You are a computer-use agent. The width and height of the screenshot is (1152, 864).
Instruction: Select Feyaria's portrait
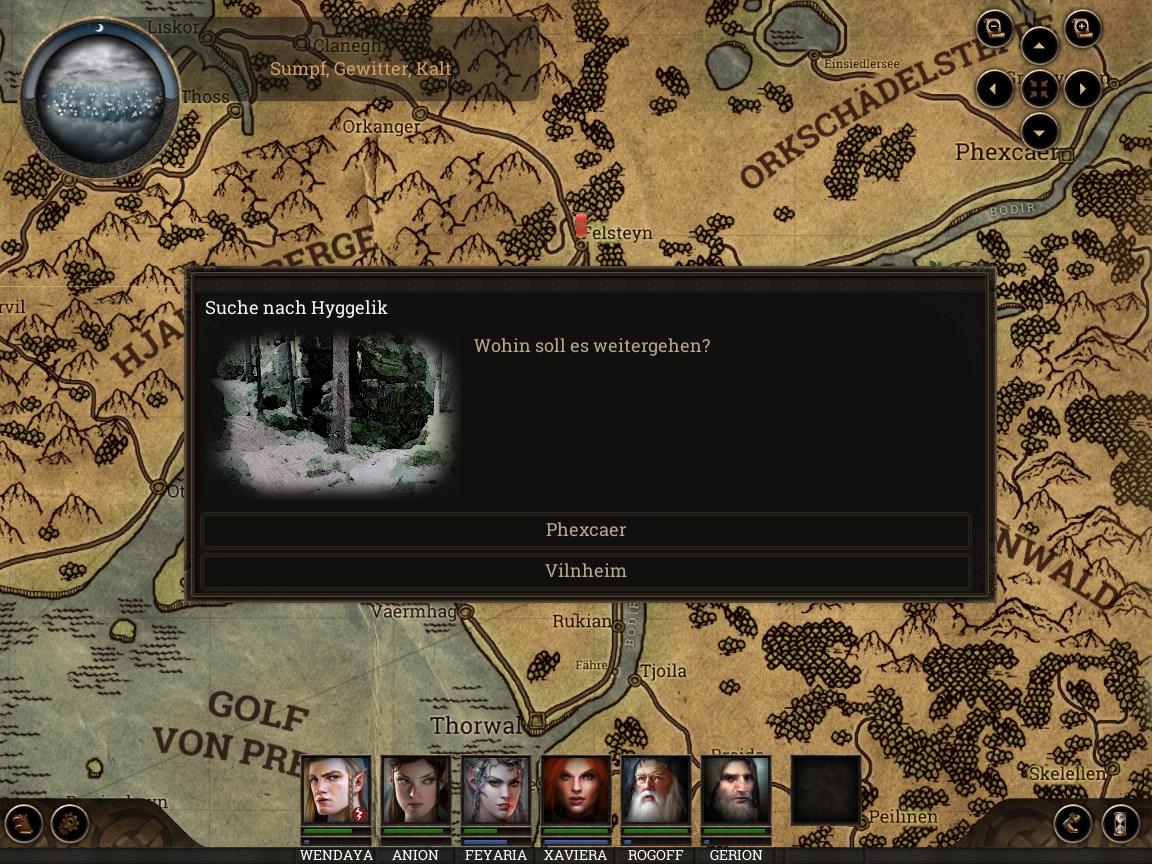pos(496,790)
